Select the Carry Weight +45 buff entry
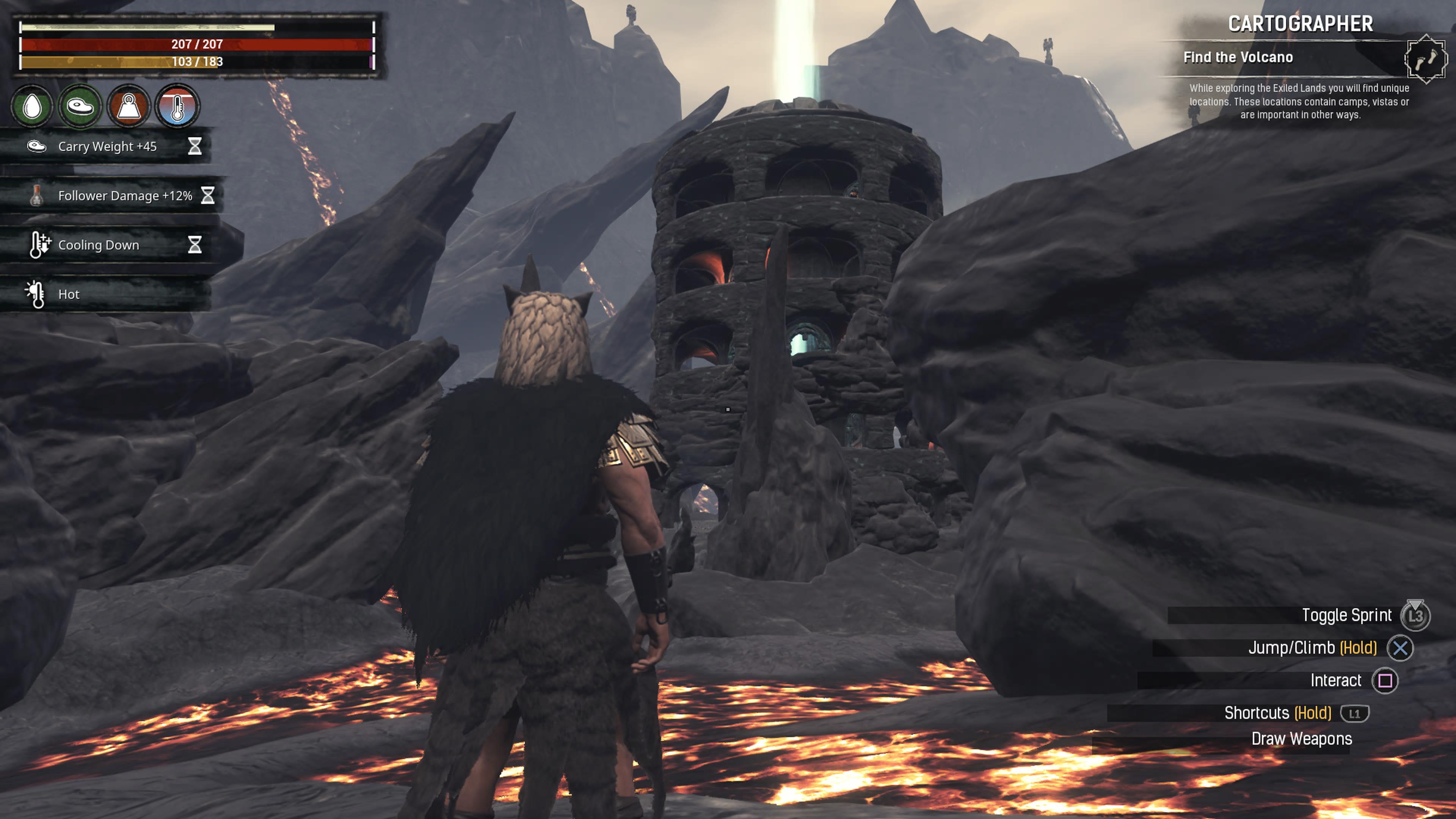1456x819 pixels. click(x=107, y=146)
